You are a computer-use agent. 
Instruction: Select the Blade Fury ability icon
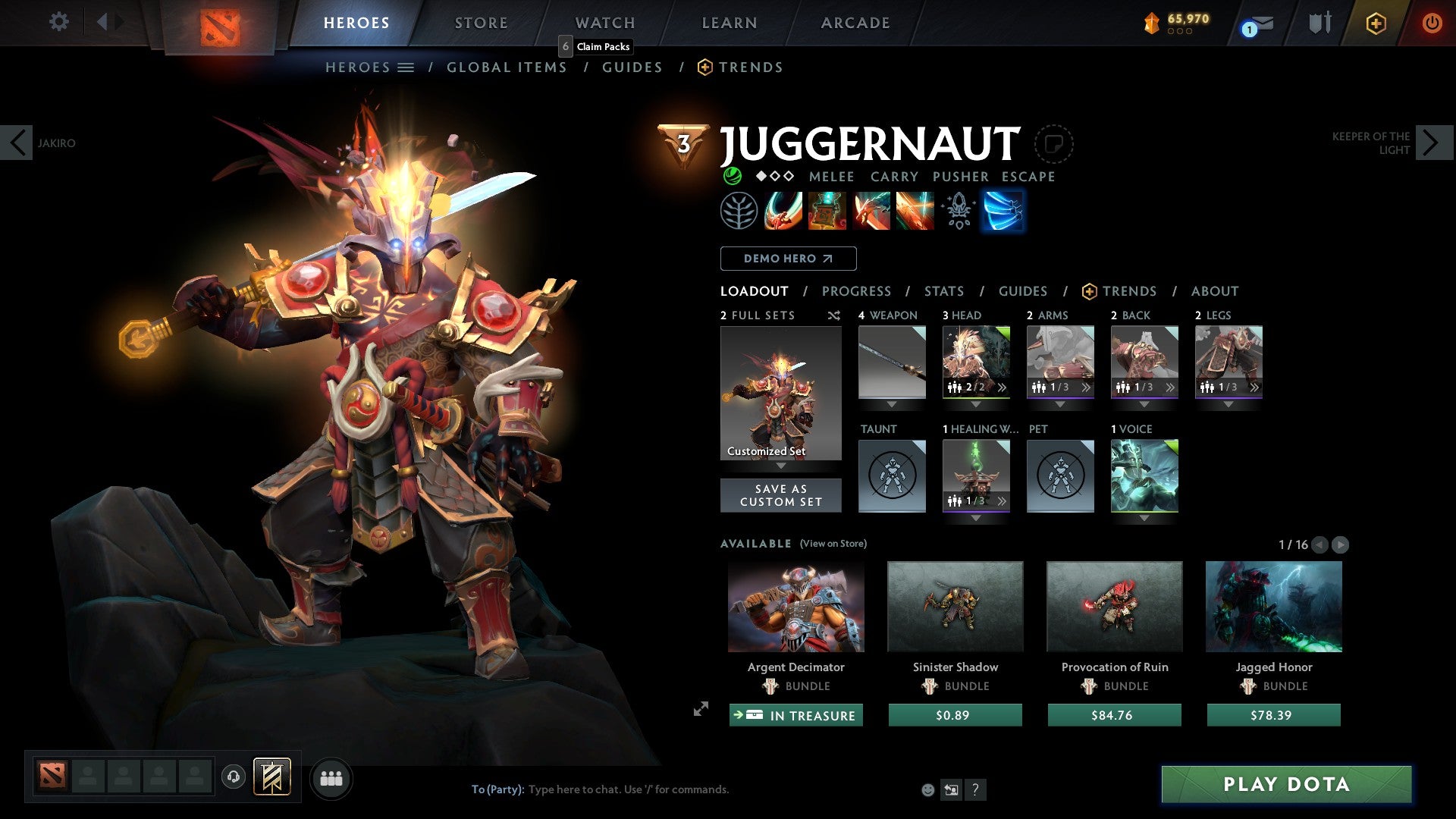click(x=782, y=212)
